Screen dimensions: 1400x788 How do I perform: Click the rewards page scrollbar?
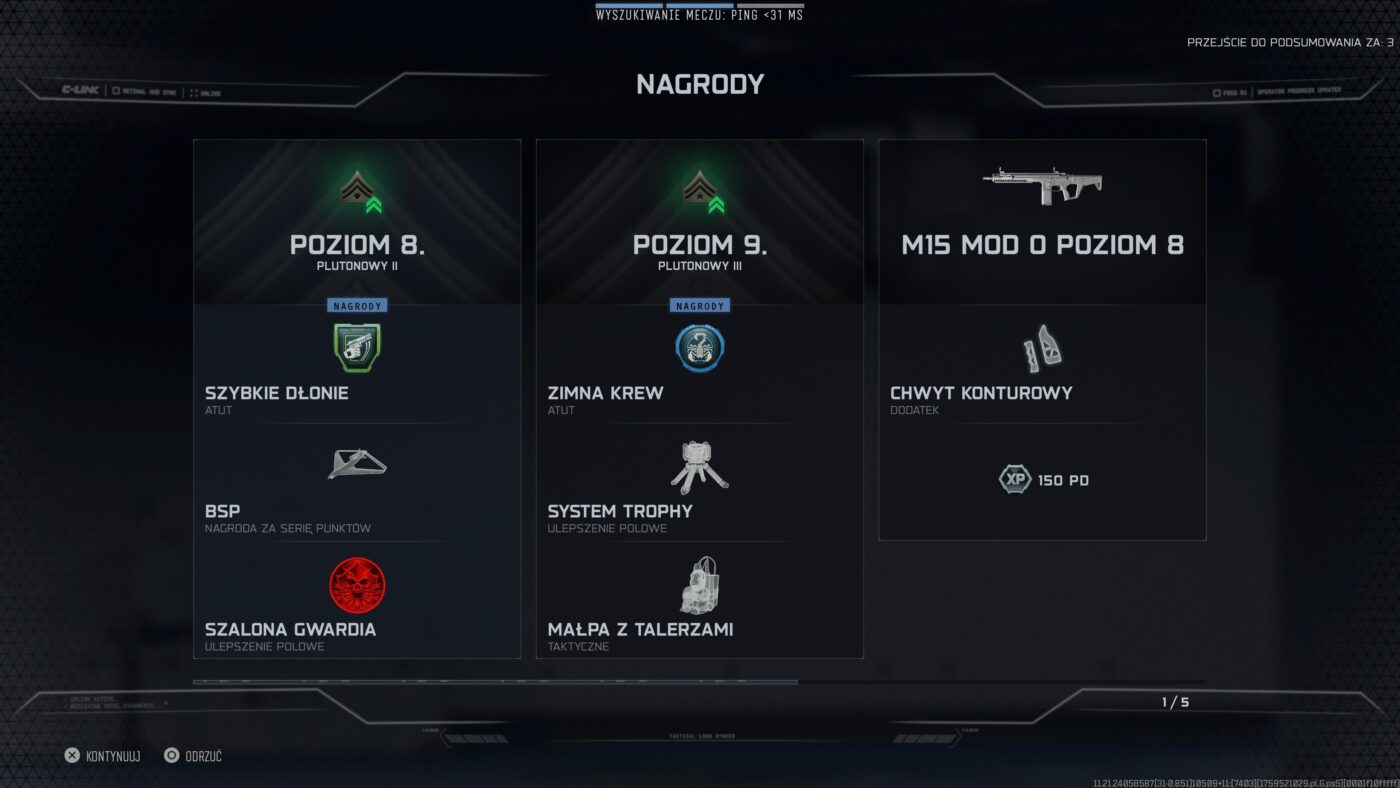pyautogui.click(x=495, y=682)
